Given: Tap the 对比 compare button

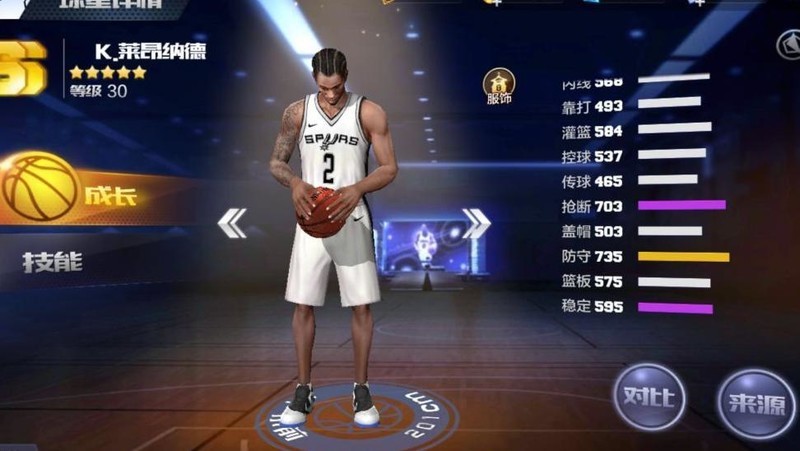Looking at the screenshot, I should pyautogui.click(x=648, y=396).
